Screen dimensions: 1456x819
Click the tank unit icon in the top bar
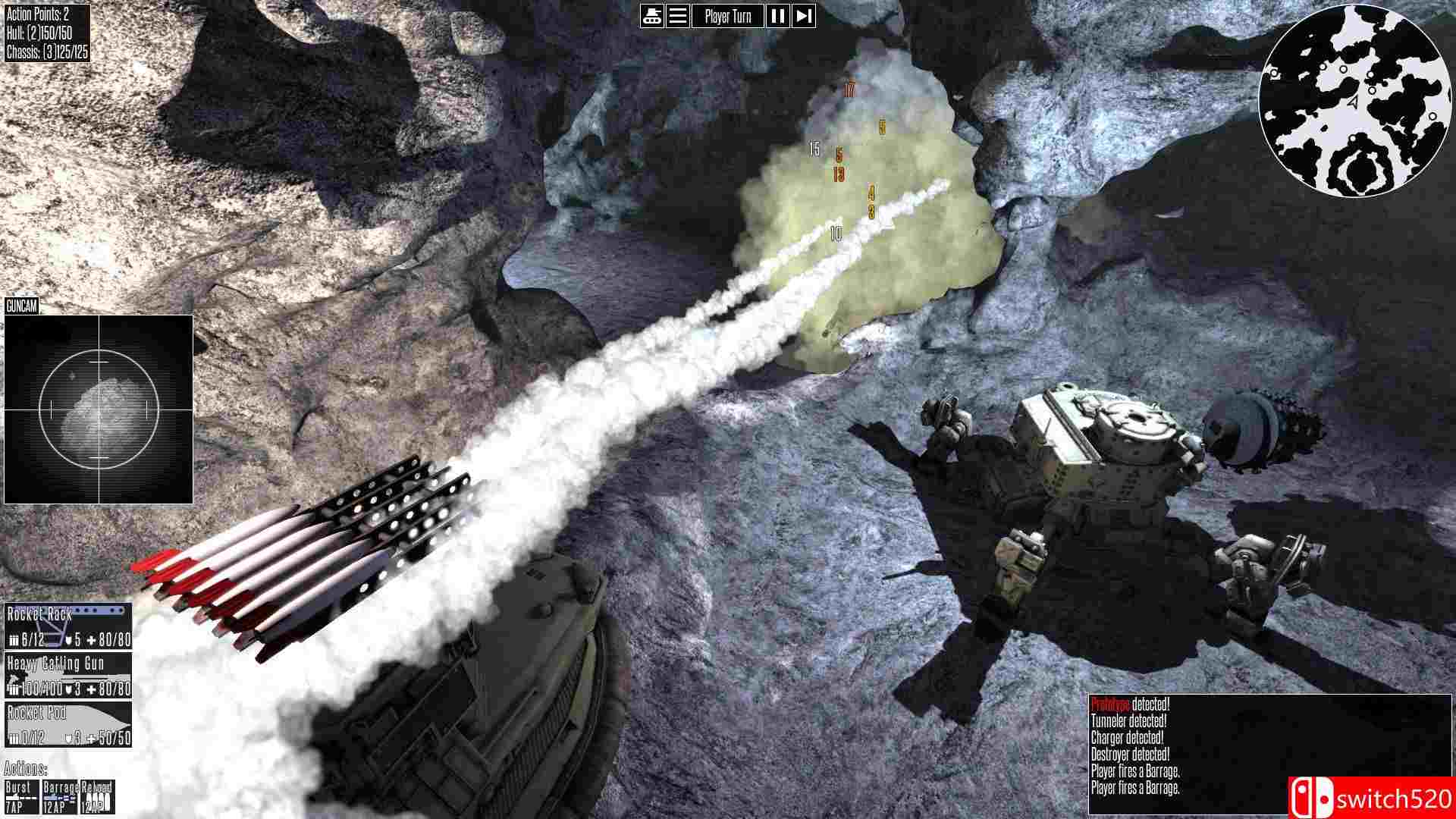pyautogui.click(x=653, y=15)
